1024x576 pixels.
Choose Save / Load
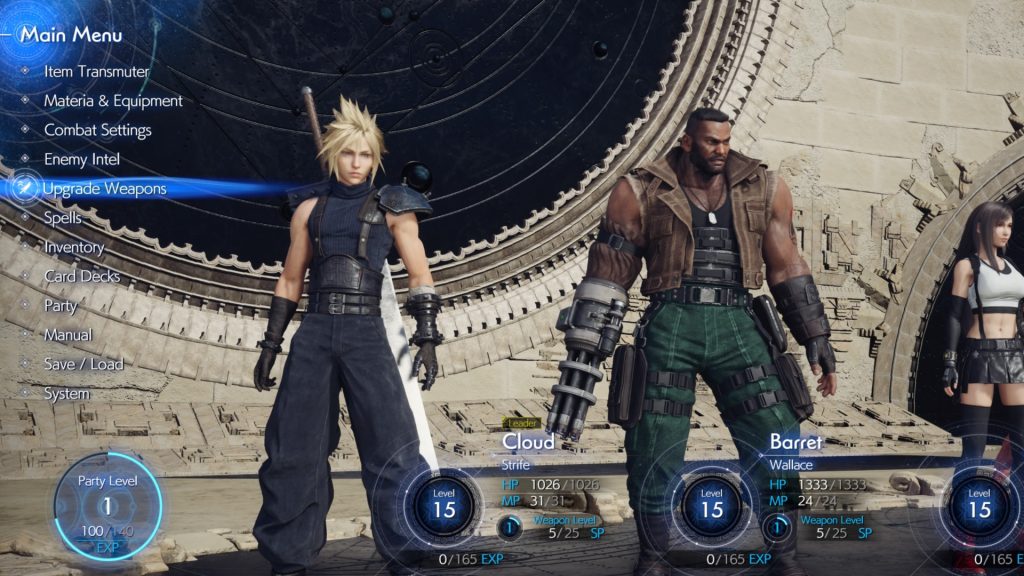(x=83, y=364)
